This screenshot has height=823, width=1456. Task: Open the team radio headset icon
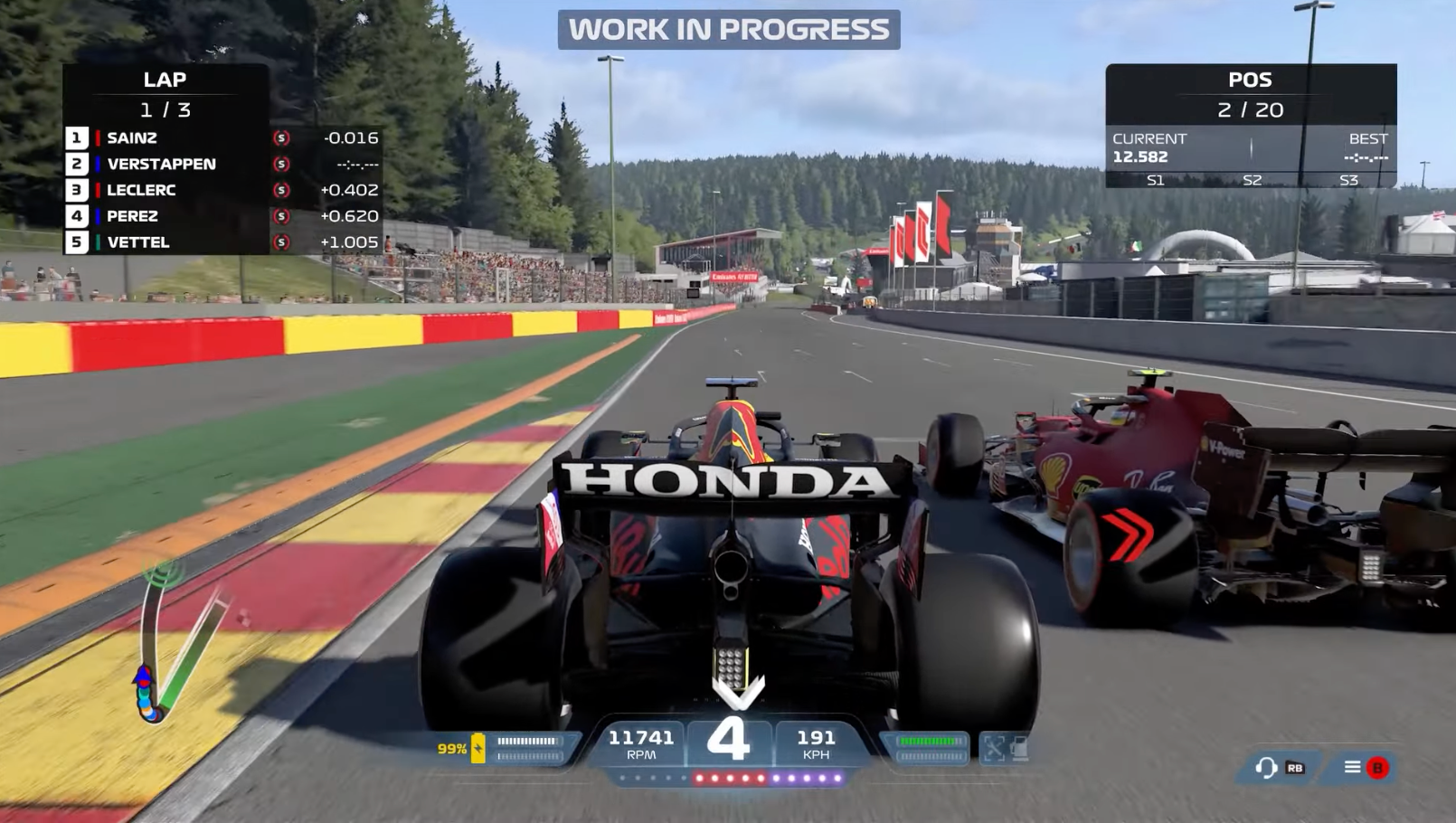[1266, 768]
